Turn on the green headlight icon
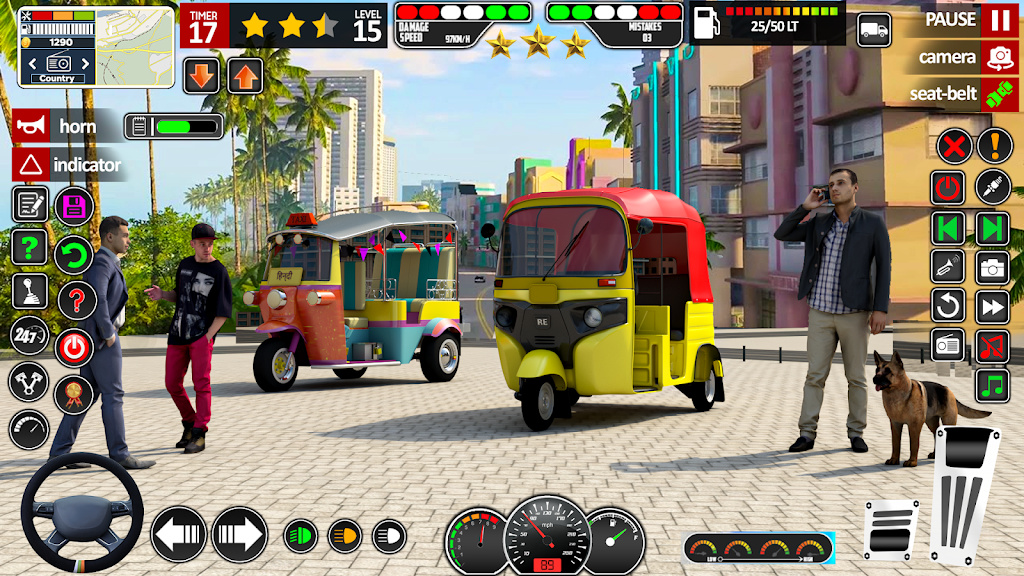 (300, 536)
